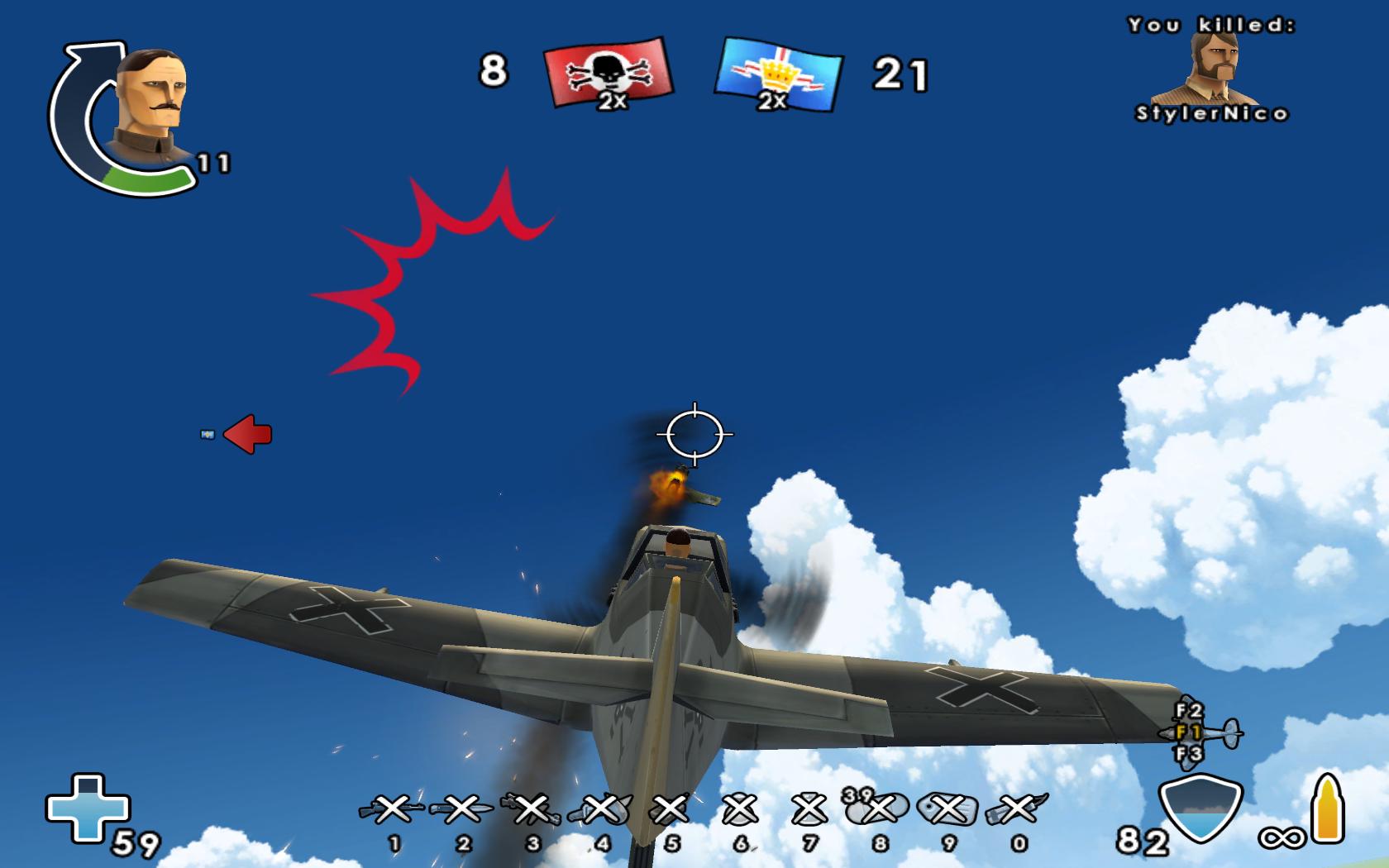Click the red skull team flag
This screenshot has height=868, width=1389.
click(x=609, y=73)
